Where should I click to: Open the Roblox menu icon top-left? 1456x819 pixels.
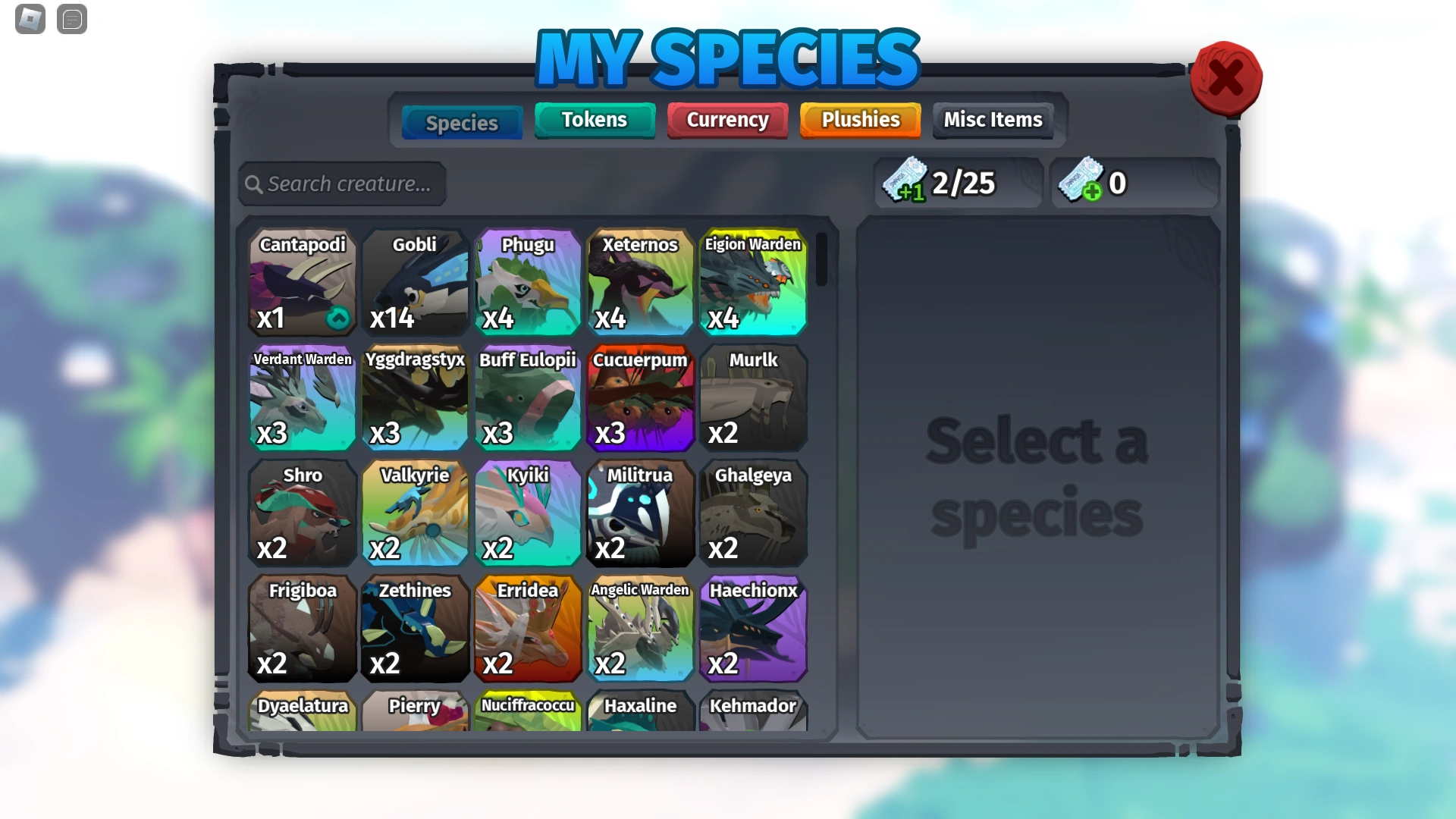[29, 19]
